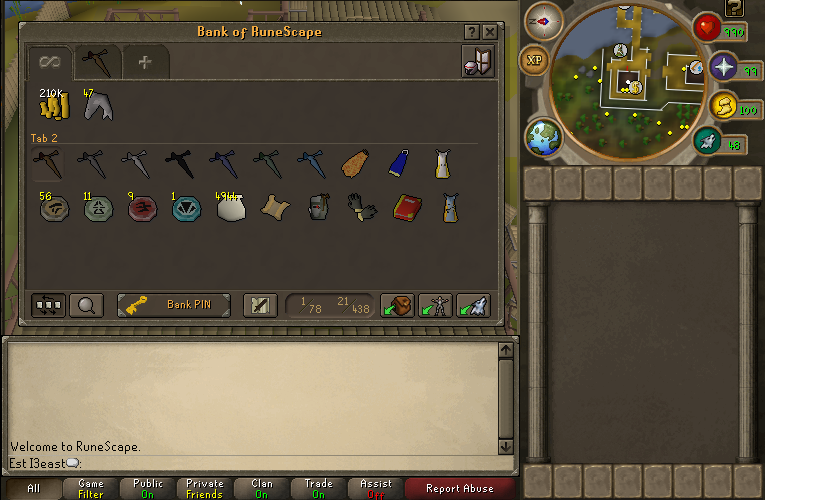Search the bank with magnifying glass button
This screenshot has width=819, height=500.
pos(86,305)
